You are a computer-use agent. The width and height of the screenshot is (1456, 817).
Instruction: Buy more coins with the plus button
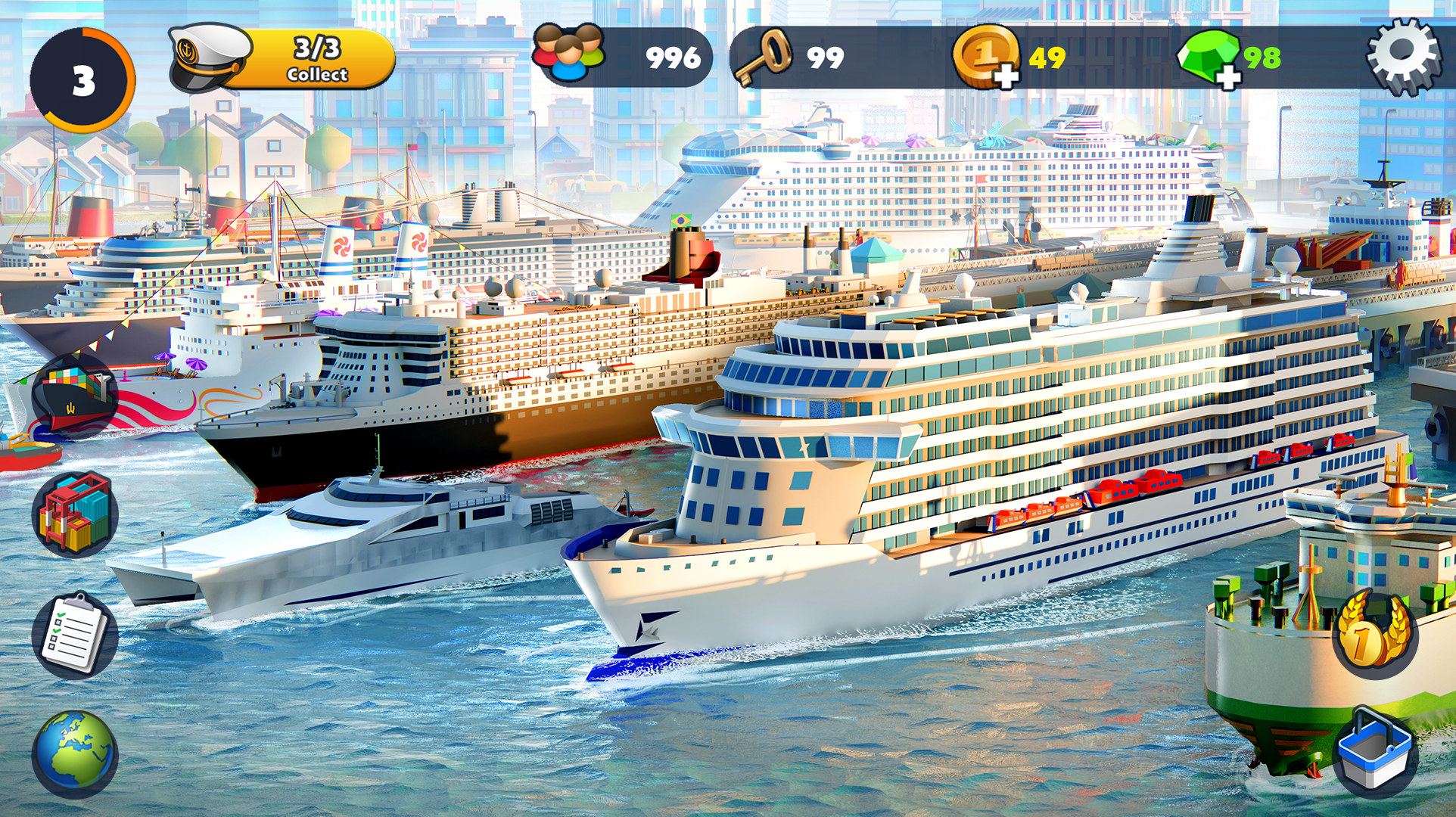point(1006,76)
